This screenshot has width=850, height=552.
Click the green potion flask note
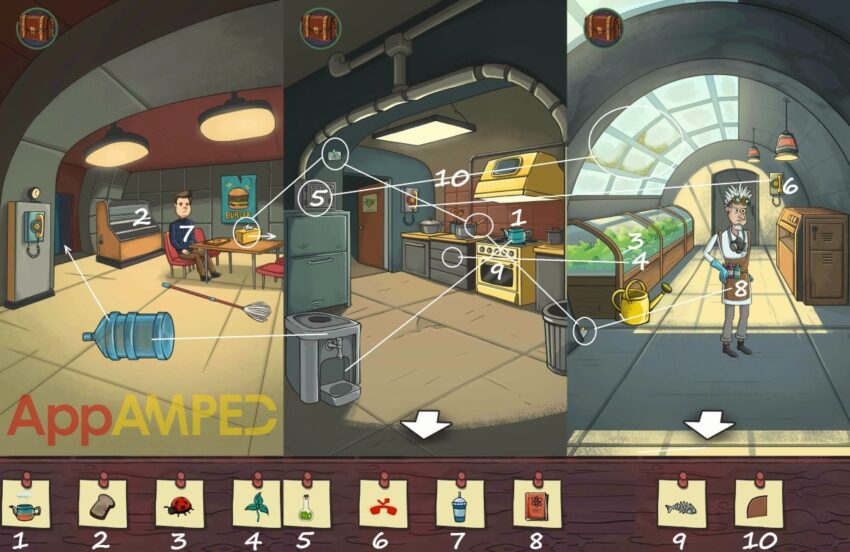[306, 503]
